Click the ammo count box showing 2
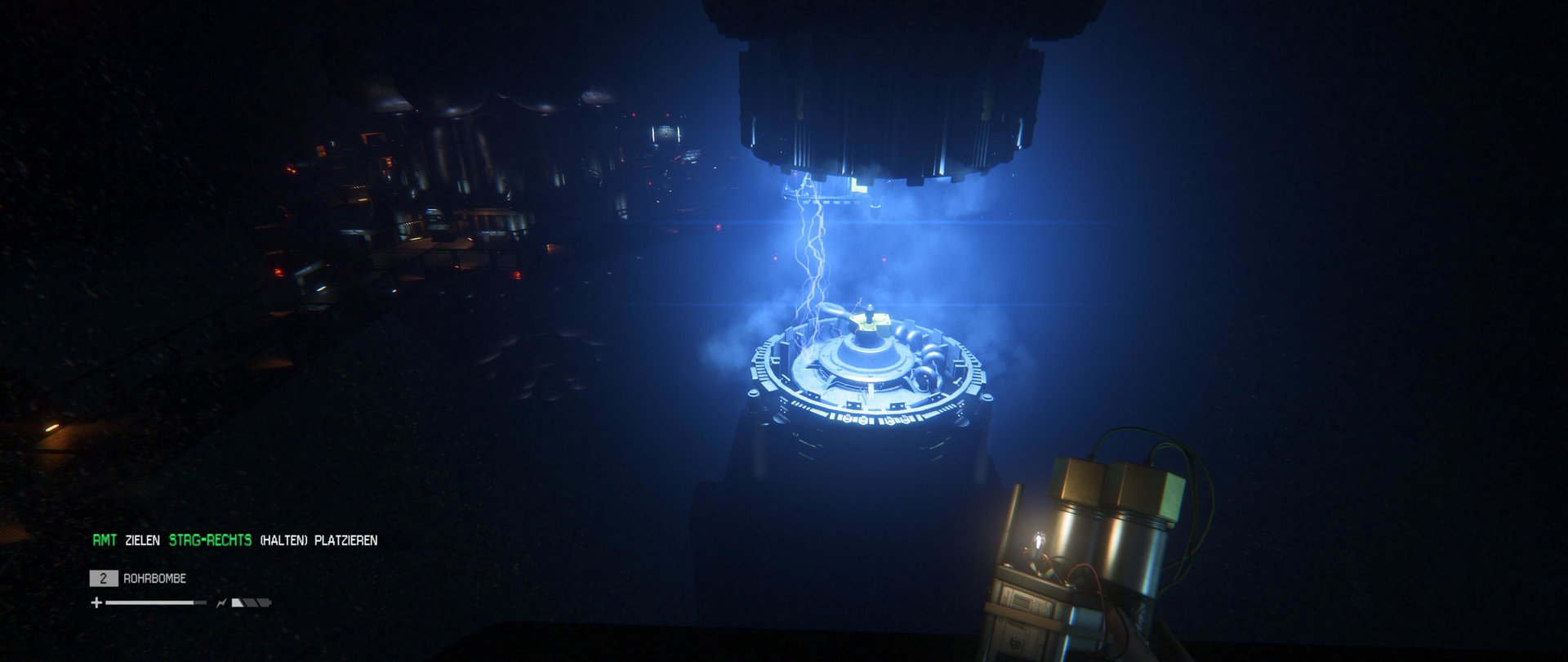The height and width of the screenshot is (662, 1568). coord(104,579)
